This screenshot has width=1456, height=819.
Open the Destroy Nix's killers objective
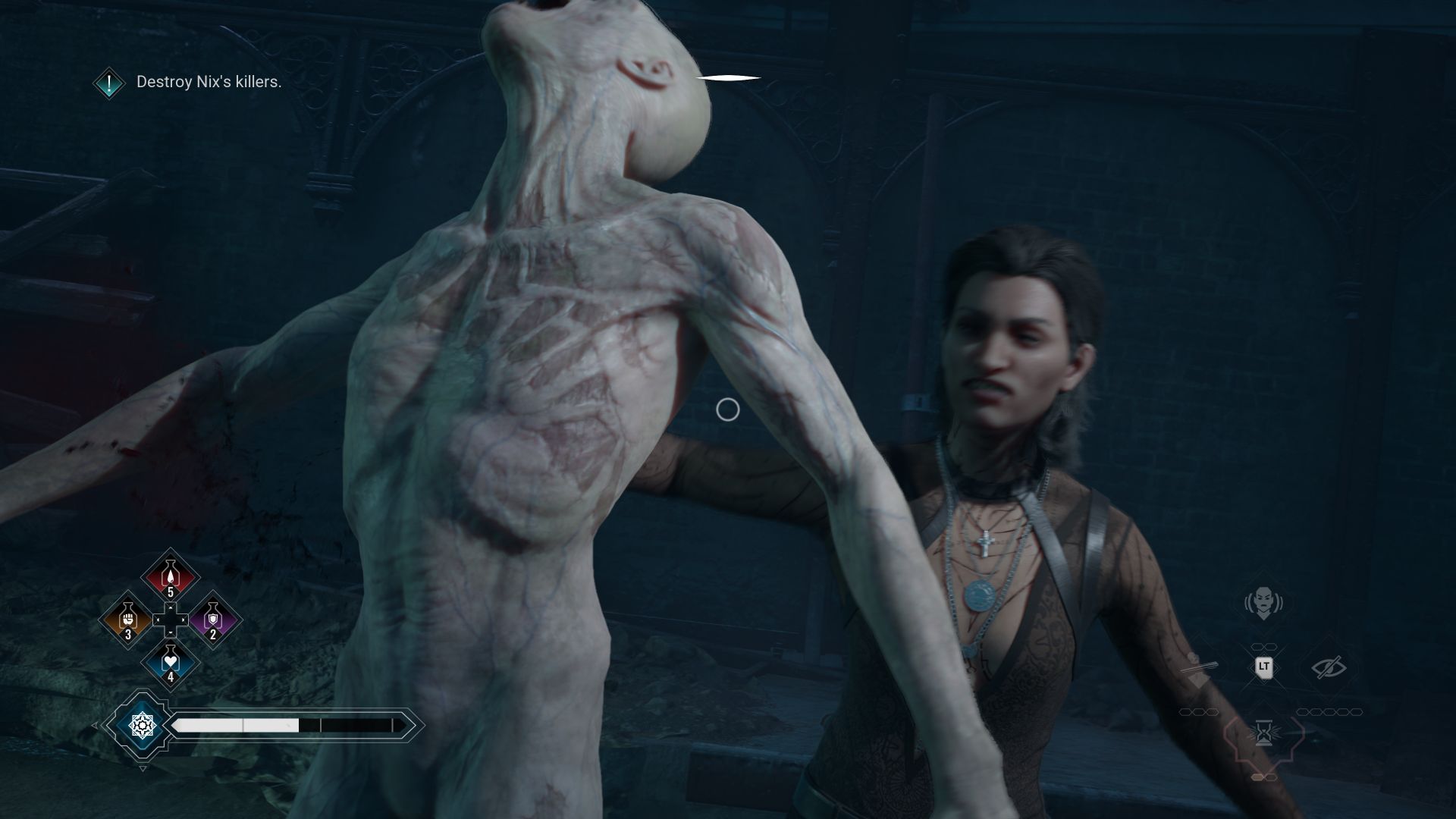point(209,82)
